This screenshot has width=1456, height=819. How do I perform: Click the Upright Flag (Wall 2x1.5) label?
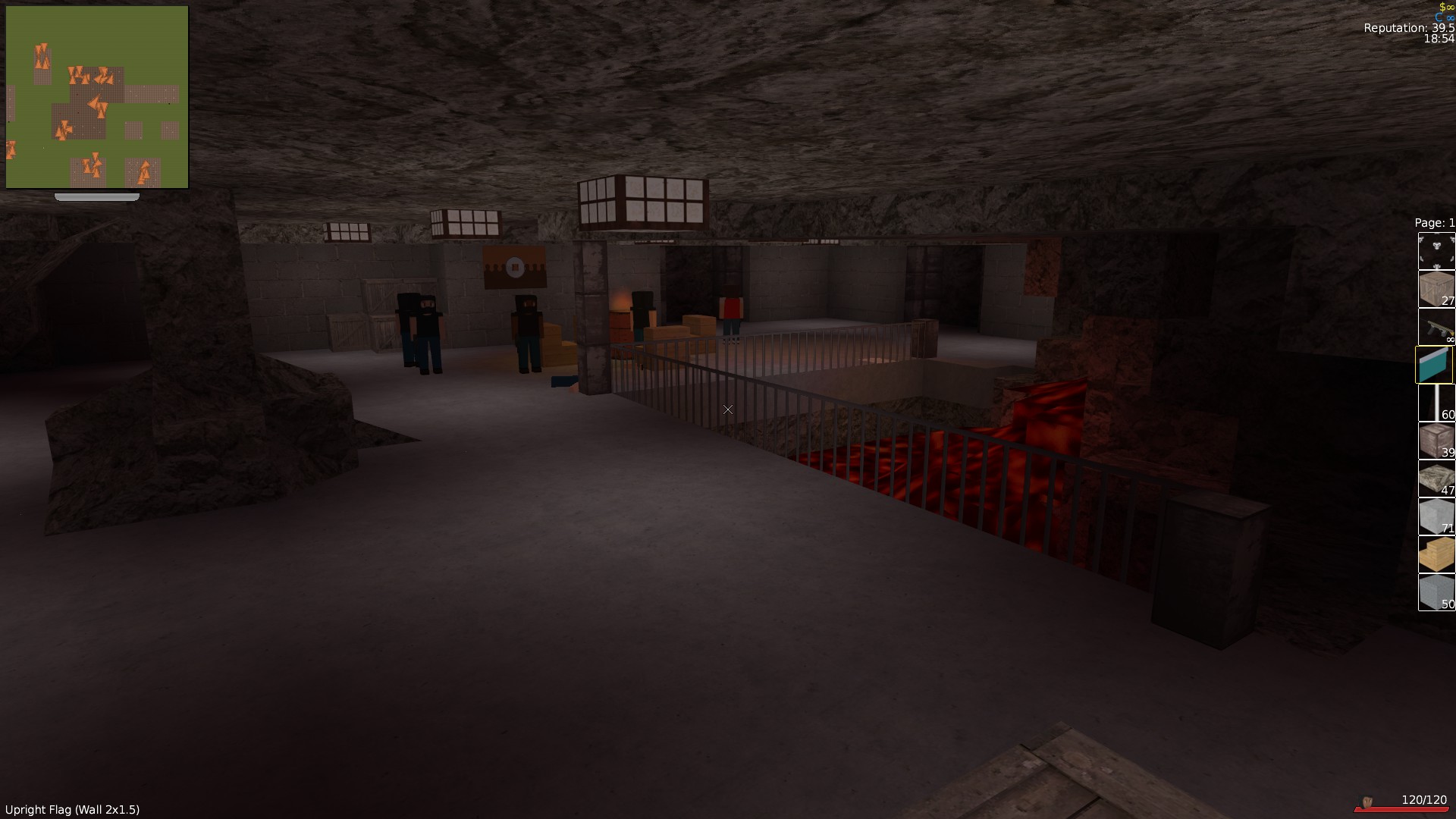pyautogui.click(x=72, y=809)
